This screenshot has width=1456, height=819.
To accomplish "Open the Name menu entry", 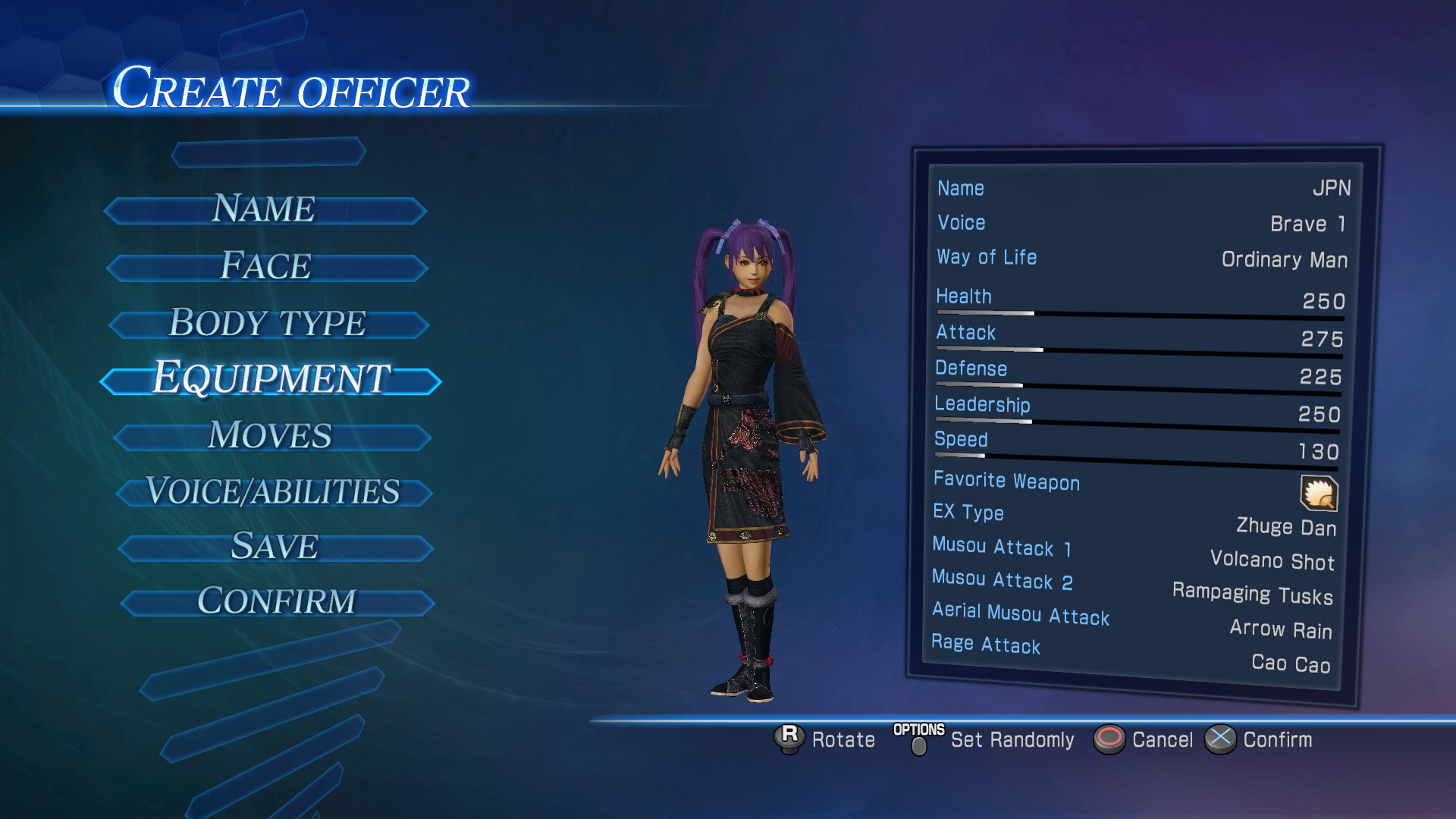I will 264,209.
